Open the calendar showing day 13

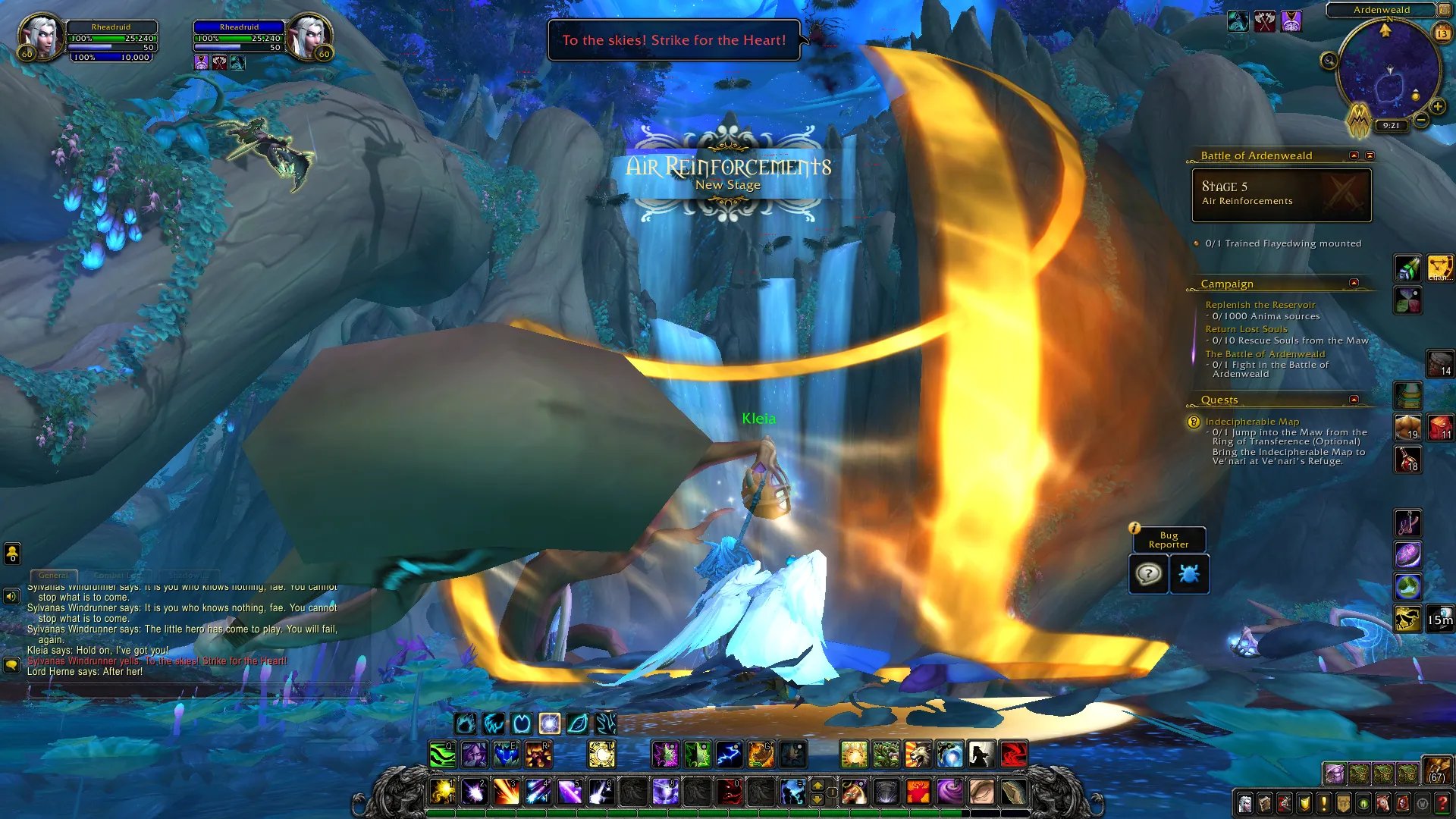(x=1442, y=33)
